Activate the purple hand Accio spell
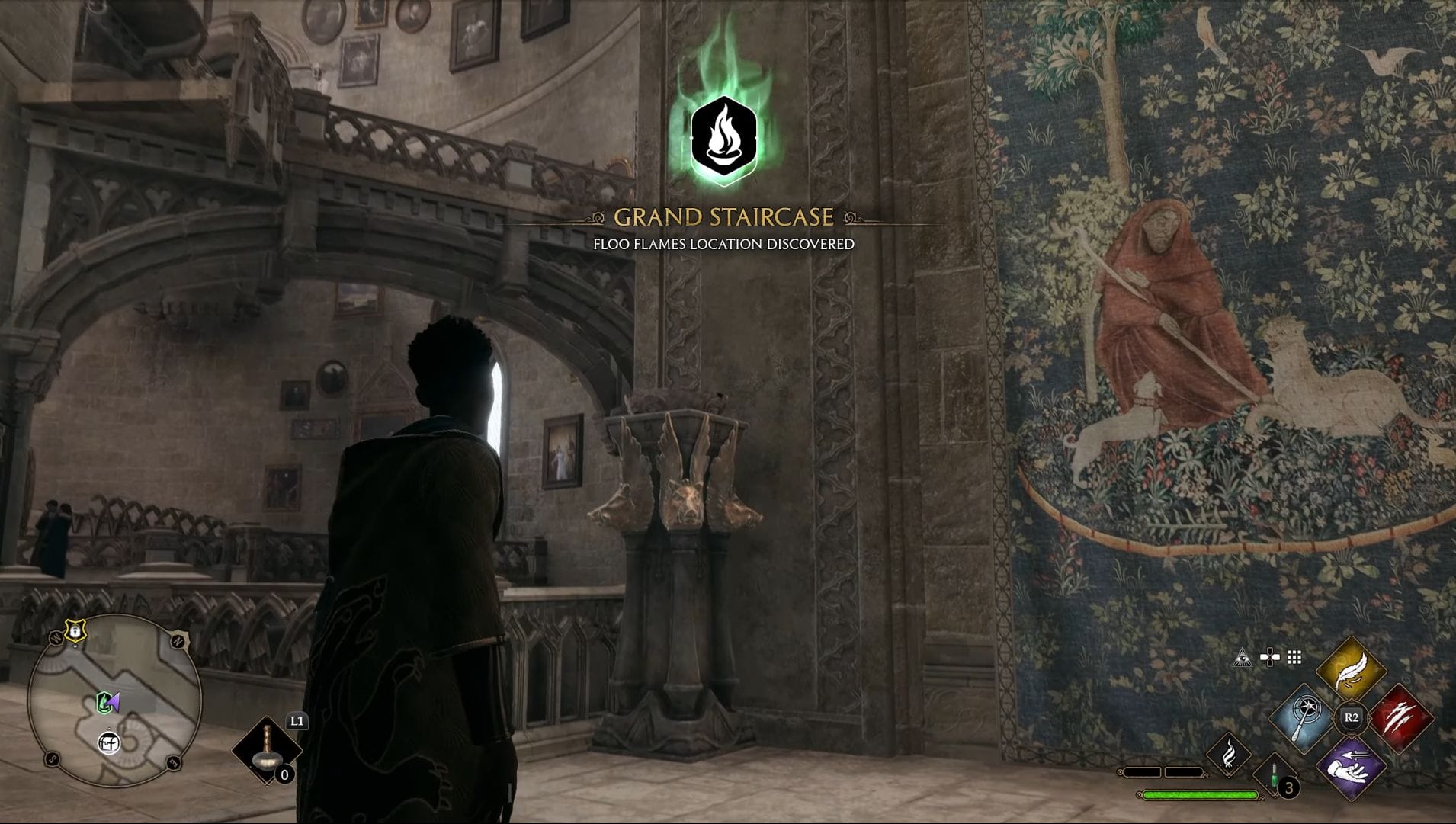This screenshot has width=1456, height=824. click(x=1351, y=766)
